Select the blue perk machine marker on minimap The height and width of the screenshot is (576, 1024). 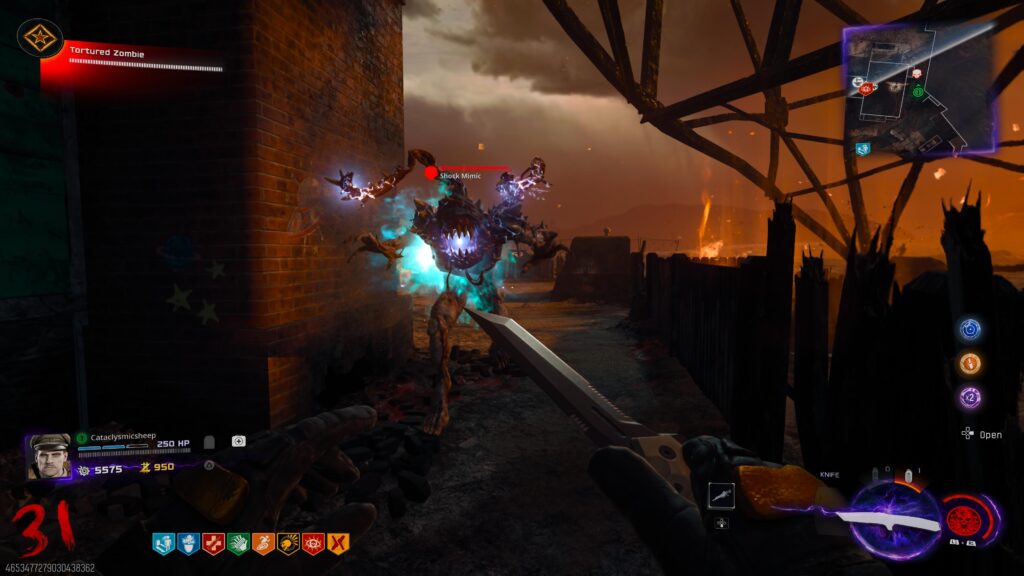862,149
